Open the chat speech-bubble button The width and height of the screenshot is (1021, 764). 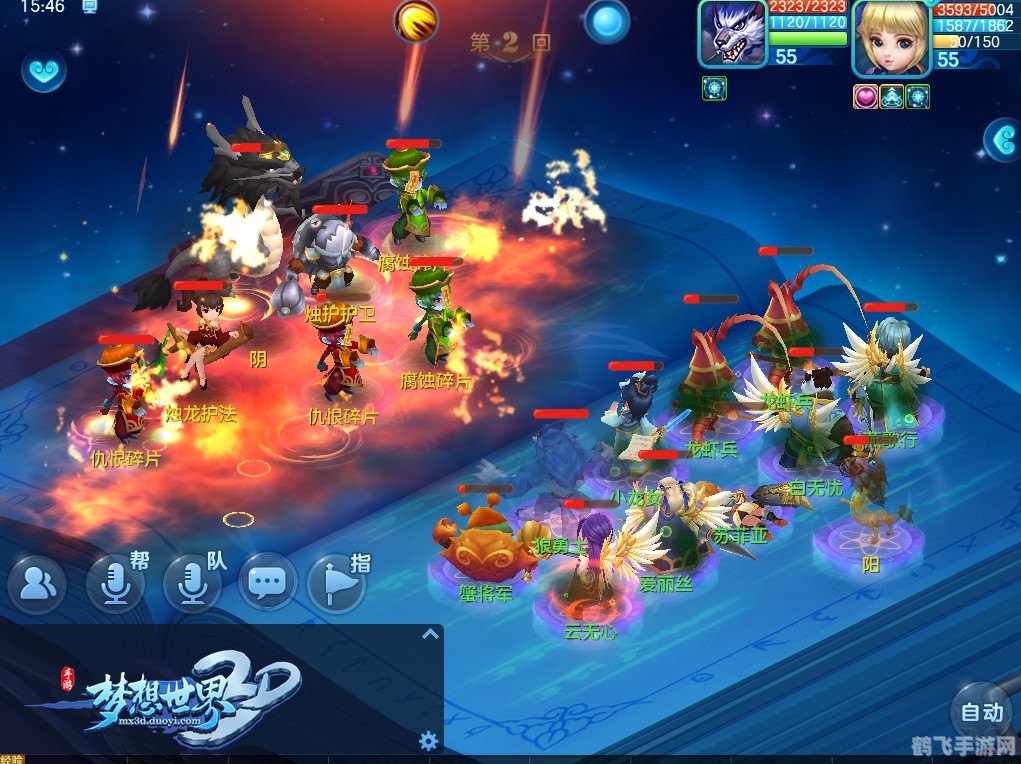click(x=267, y=582)
